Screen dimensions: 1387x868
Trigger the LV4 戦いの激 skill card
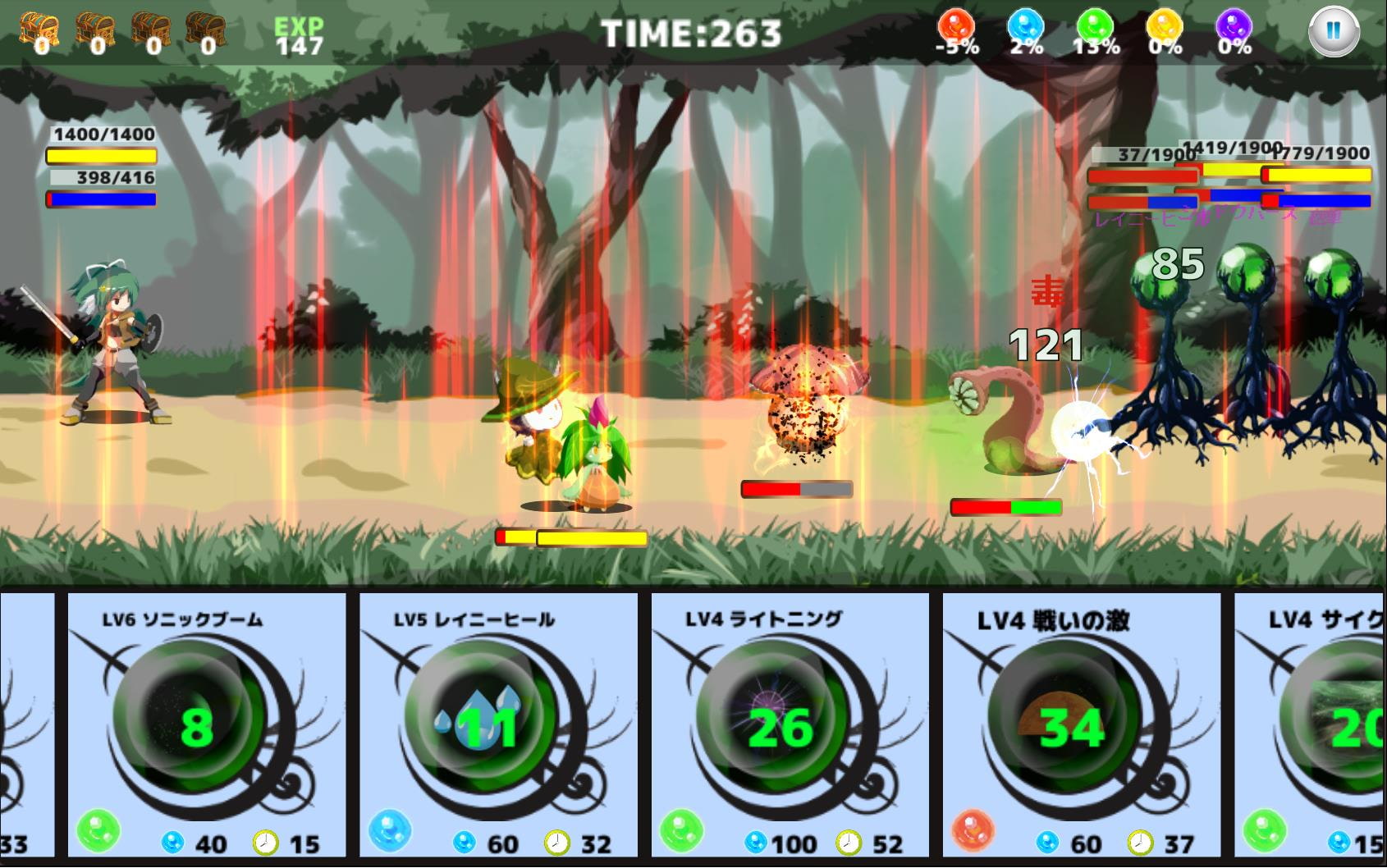click(x=1071, y=725)
